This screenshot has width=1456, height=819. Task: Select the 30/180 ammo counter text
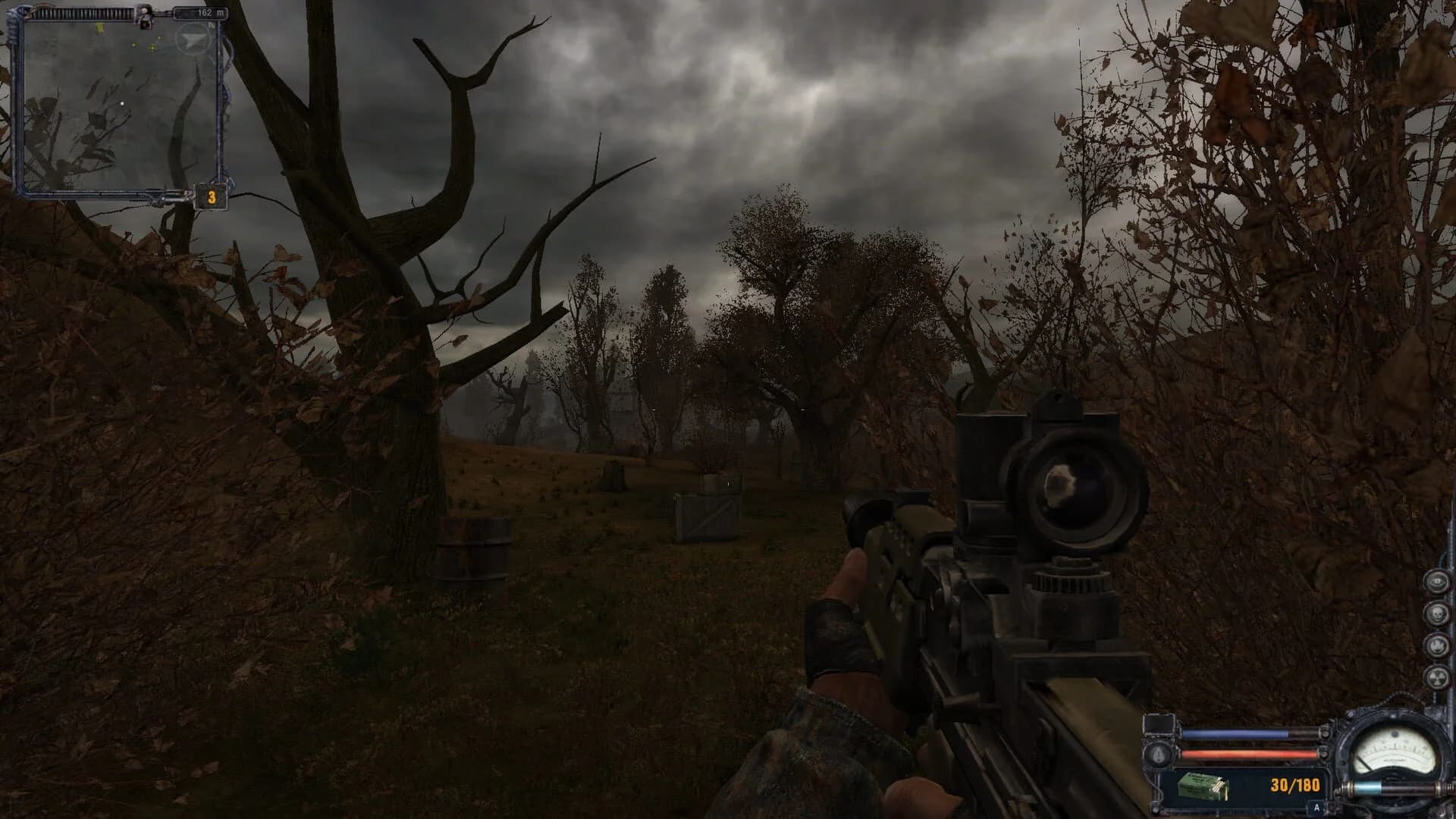pyautogui.click(x=1295, y=787)
